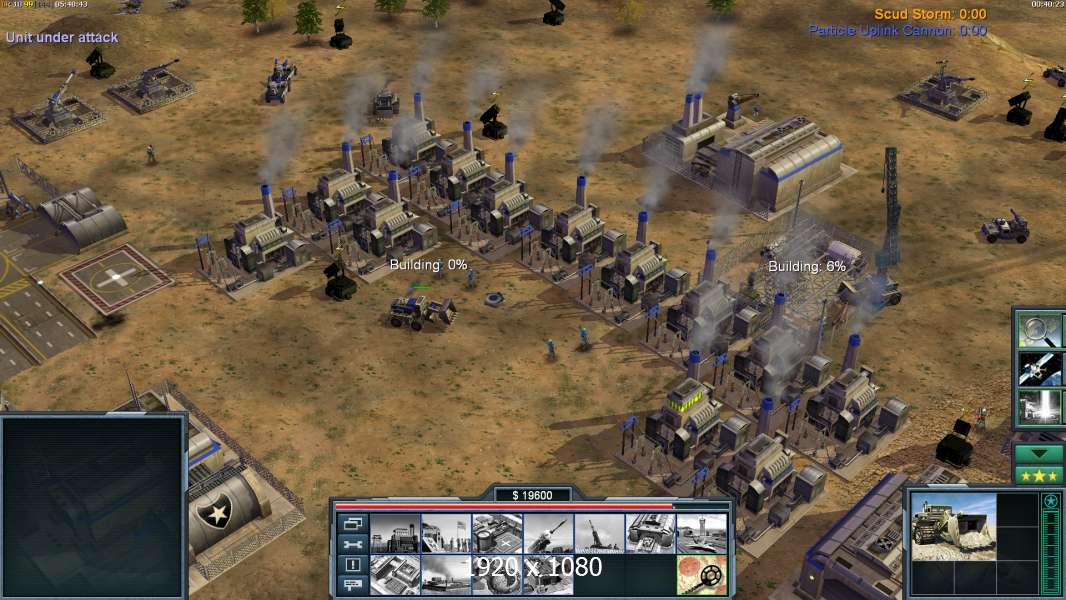The image size is (1066, 600).
Task: Choose the War Factory build icon
Action: [649, 533]
